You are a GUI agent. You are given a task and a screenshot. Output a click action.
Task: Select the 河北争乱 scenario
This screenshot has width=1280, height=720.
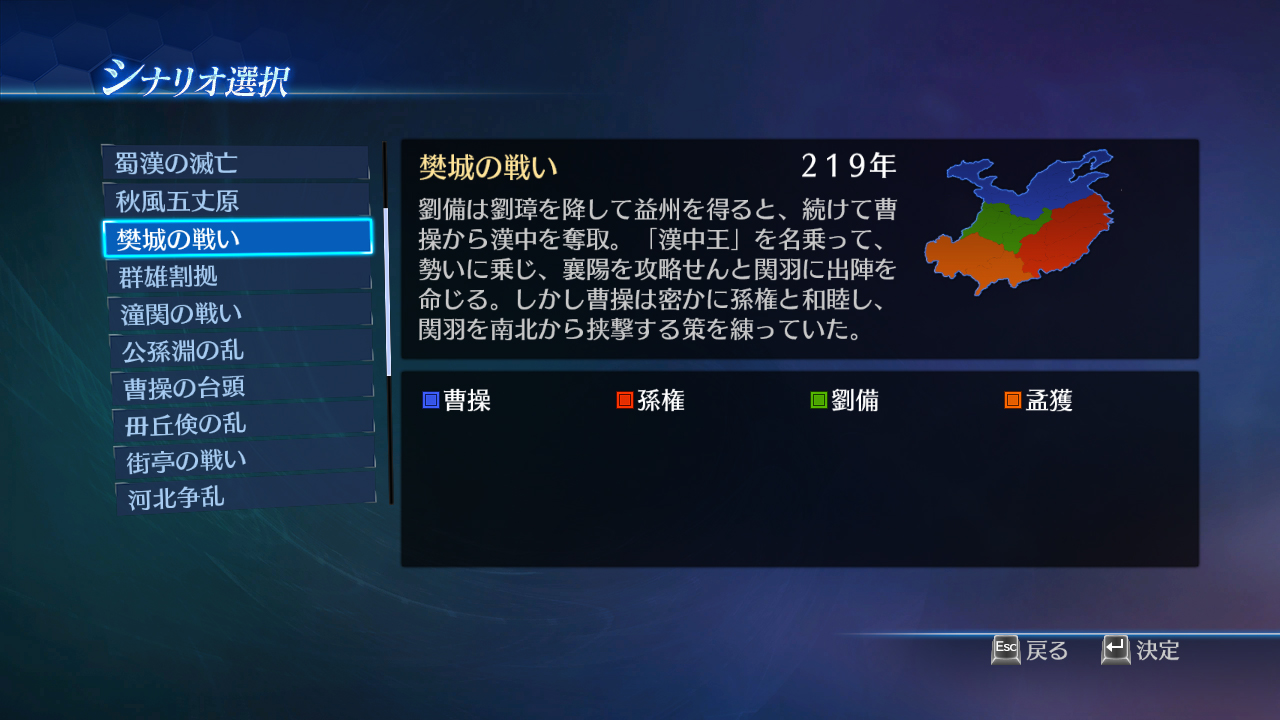coord(237,496)
